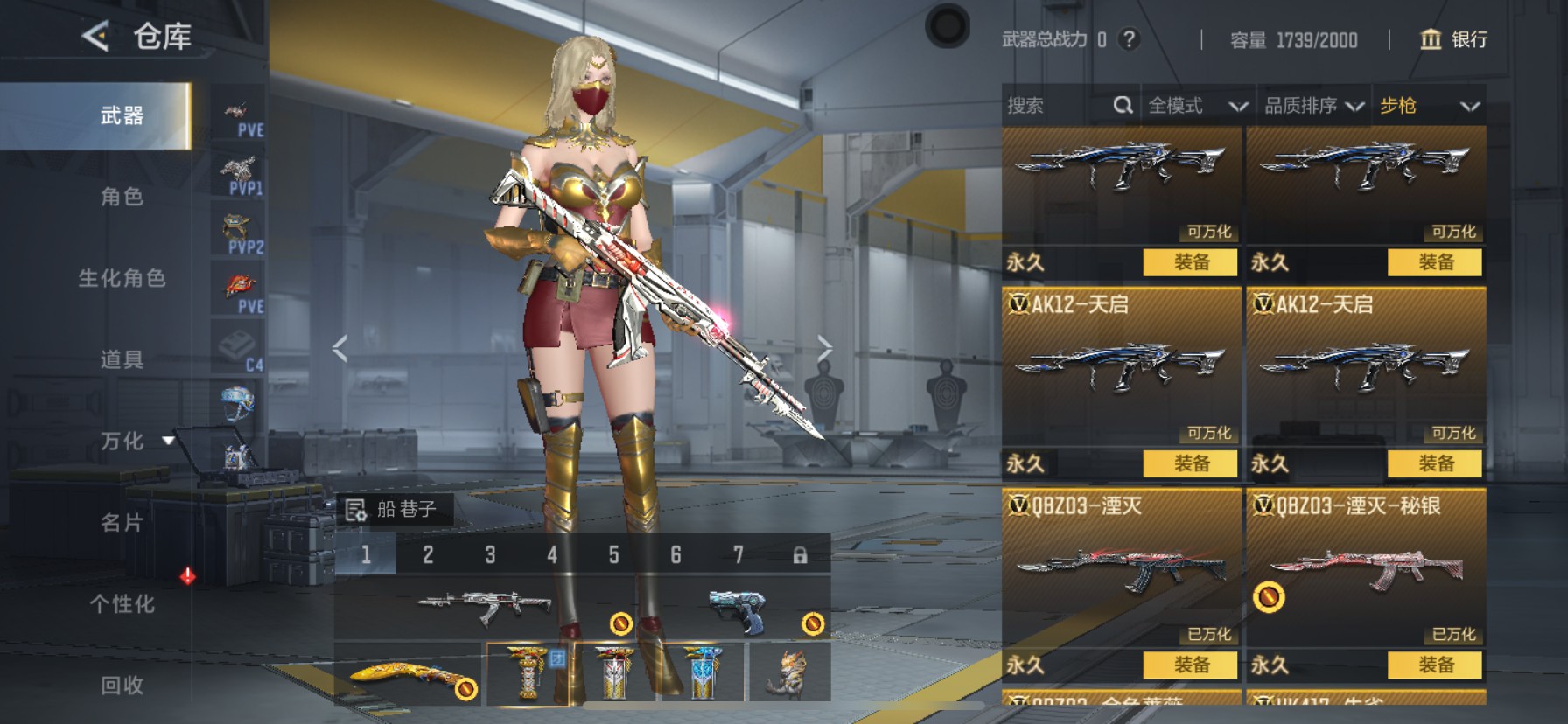This screenshot has height=724, width=1568.
Task: Go back from the 仓库 screen
Action: [95, 37]
